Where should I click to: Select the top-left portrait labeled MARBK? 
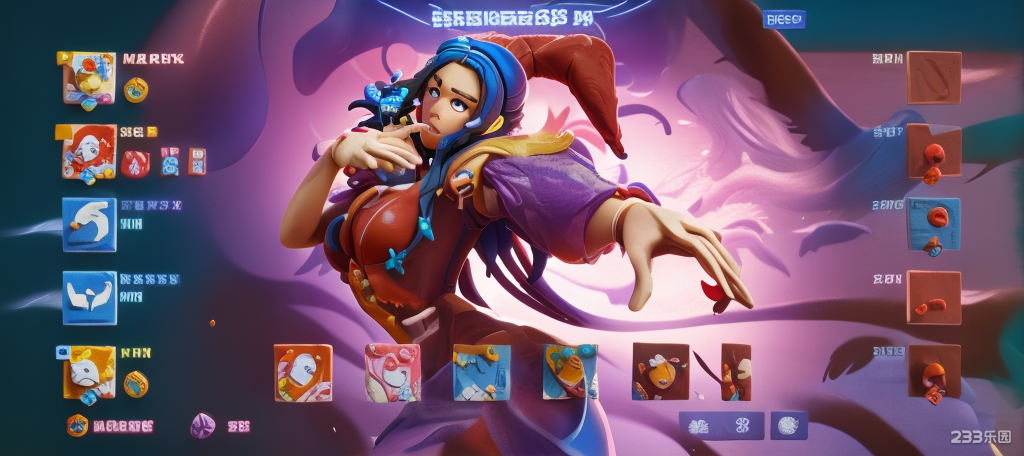coord(89,77)
